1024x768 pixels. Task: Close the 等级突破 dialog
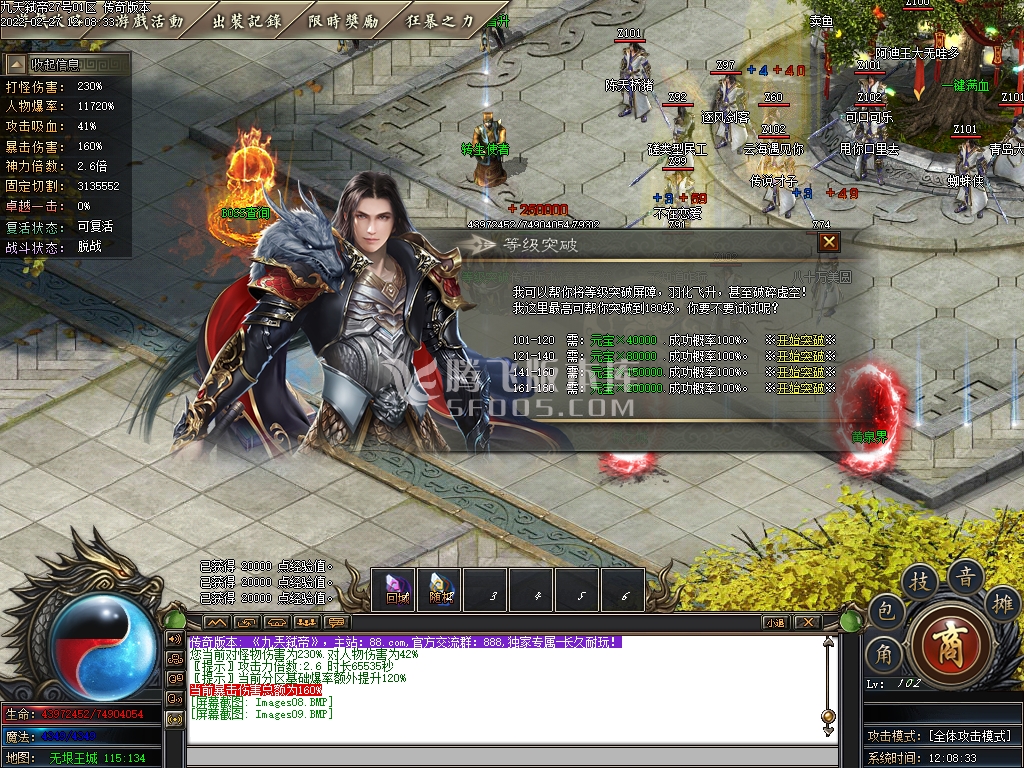(828, 242)
